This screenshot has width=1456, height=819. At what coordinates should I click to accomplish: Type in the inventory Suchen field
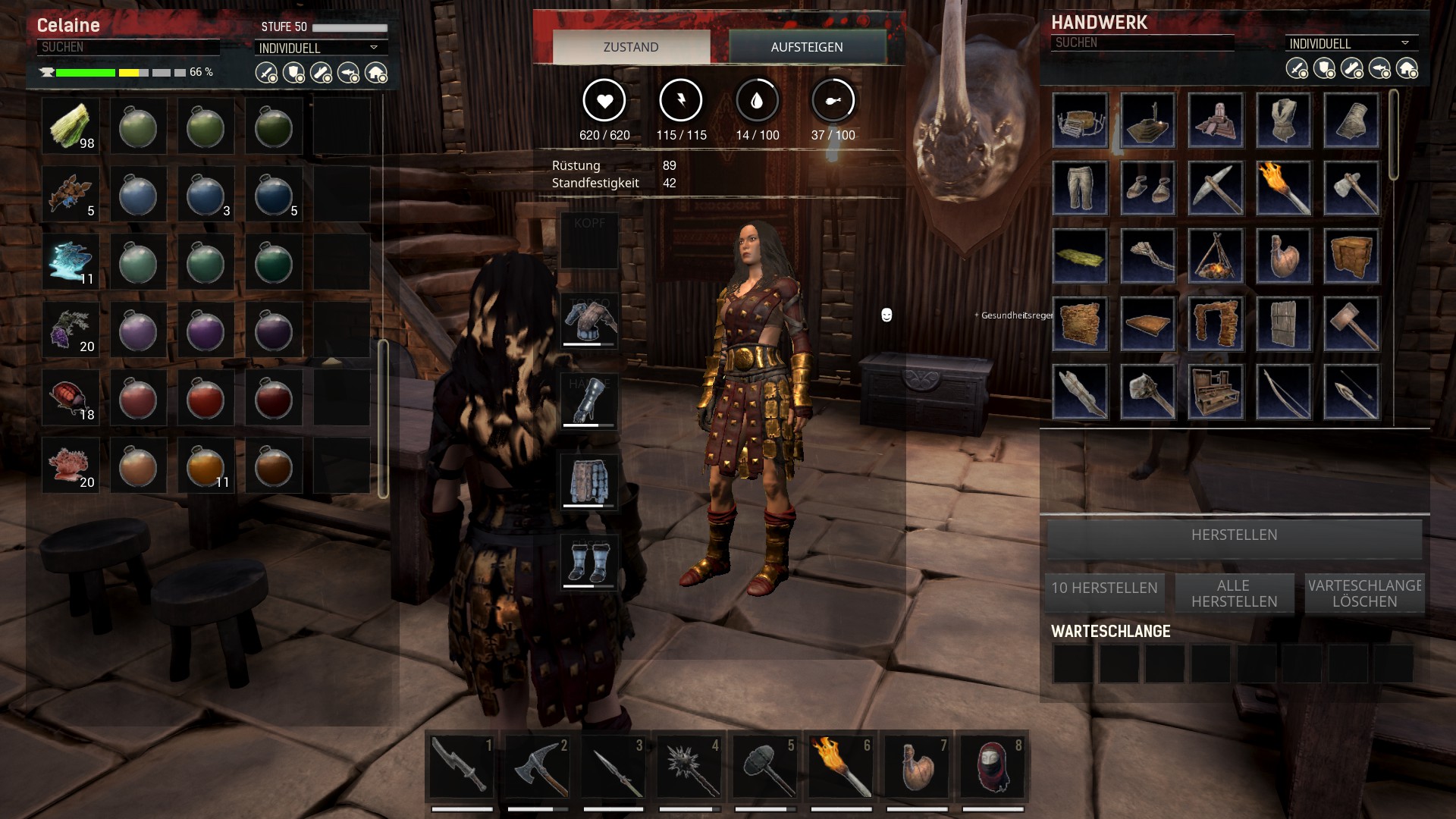(x=127, y=47)
